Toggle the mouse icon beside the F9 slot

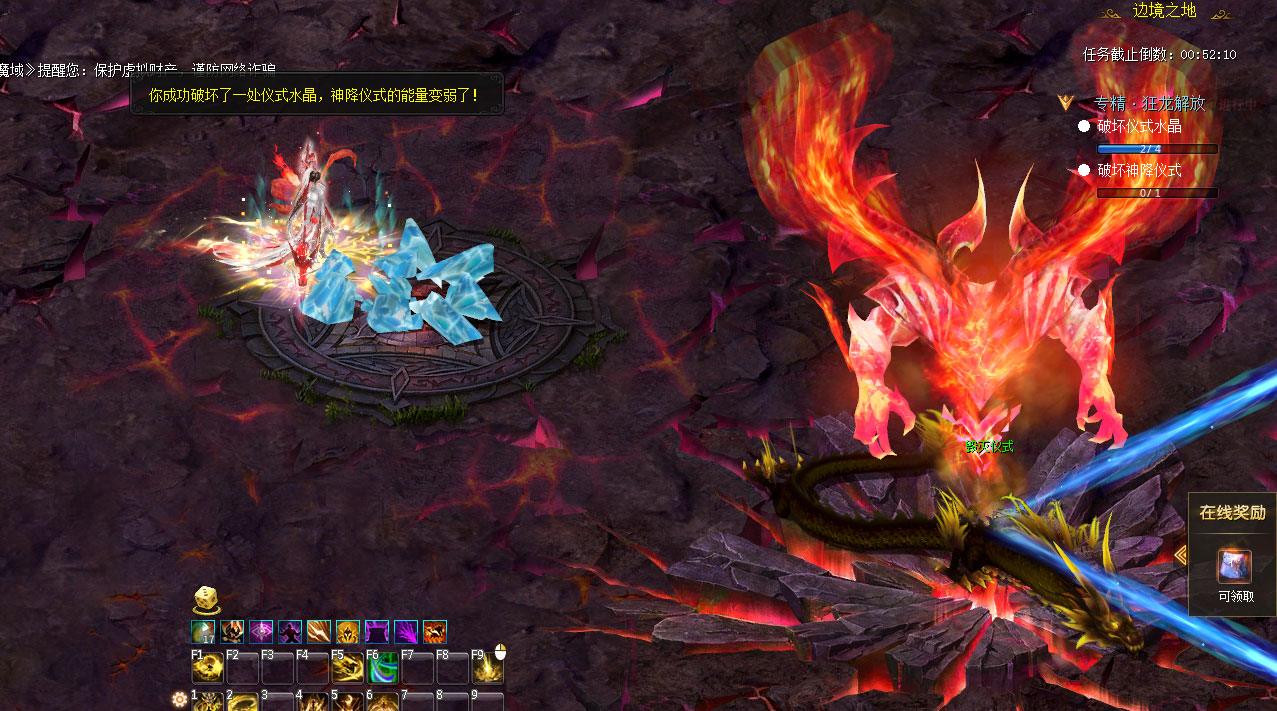[501, 652]
